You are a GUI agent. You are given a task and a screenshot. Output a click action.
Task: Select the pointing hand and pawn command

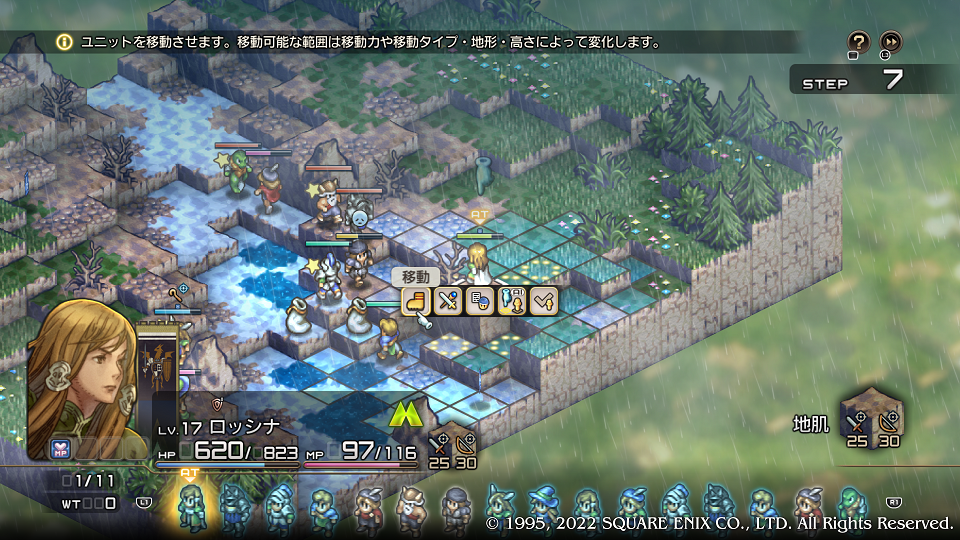[512, 300]
